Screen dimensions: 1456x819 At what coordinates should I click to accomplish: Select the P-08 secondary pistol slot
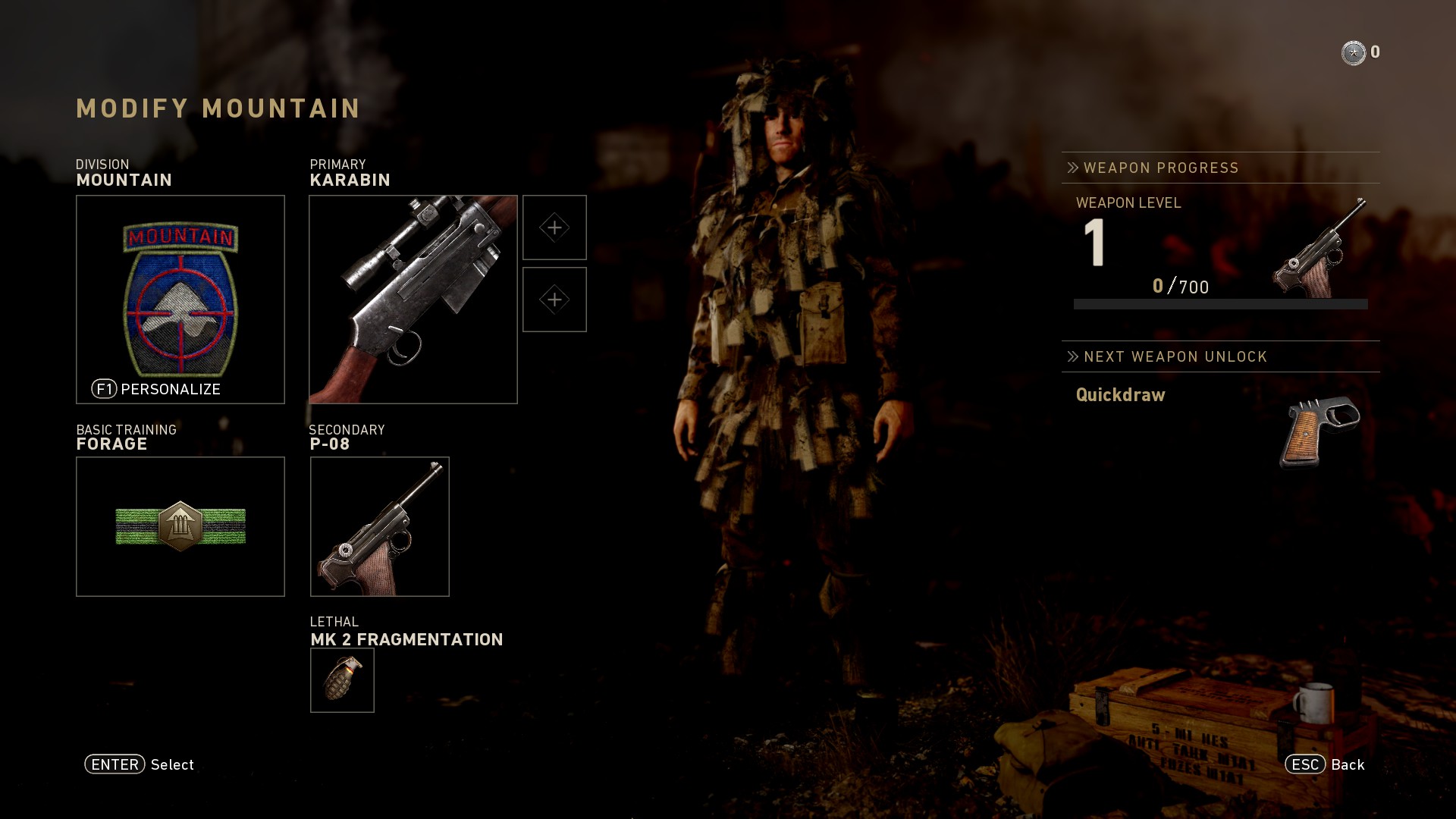(x=380, y=526)
